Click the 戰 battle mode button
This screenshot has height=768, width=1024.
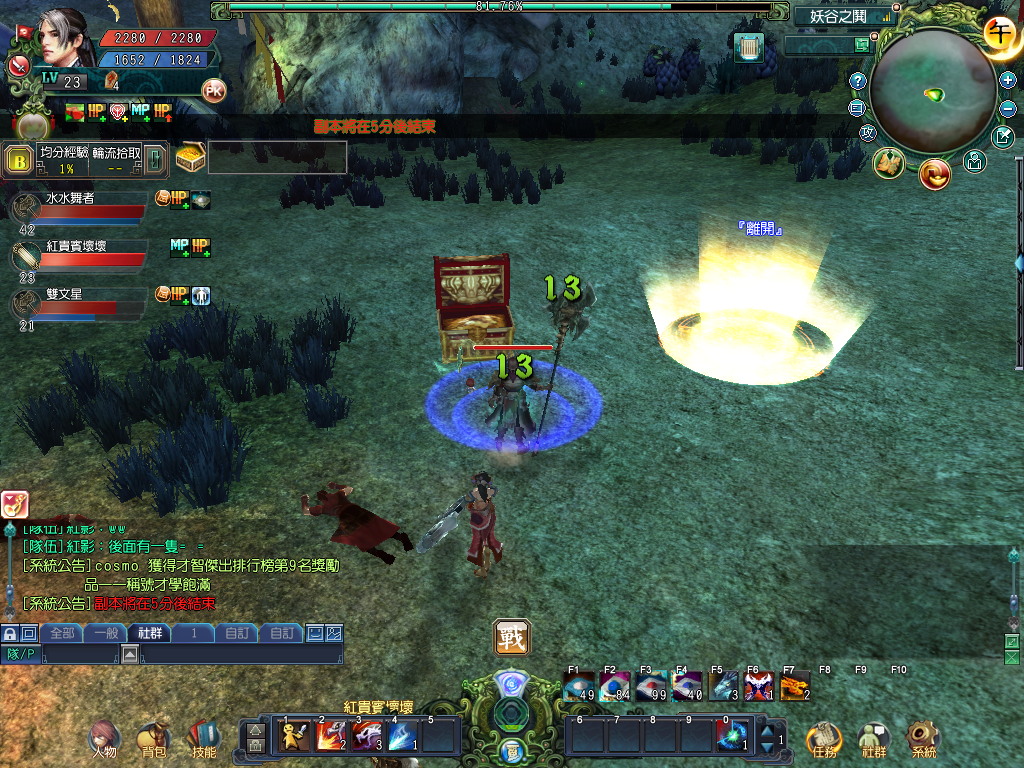(511, 637)
